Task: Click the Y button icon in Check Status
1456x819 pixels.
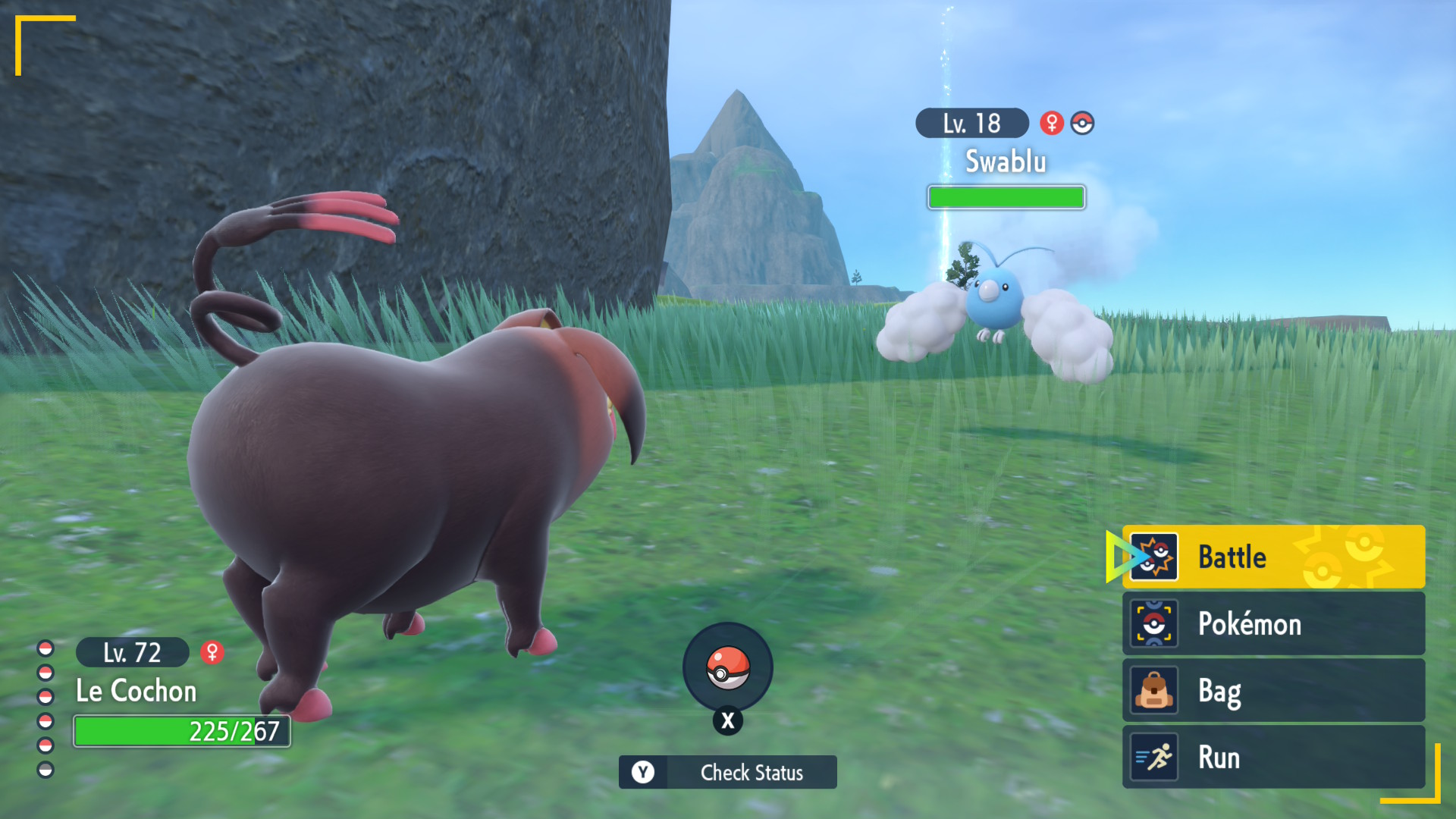Action: pyautogui.click(x=644, y=772)
